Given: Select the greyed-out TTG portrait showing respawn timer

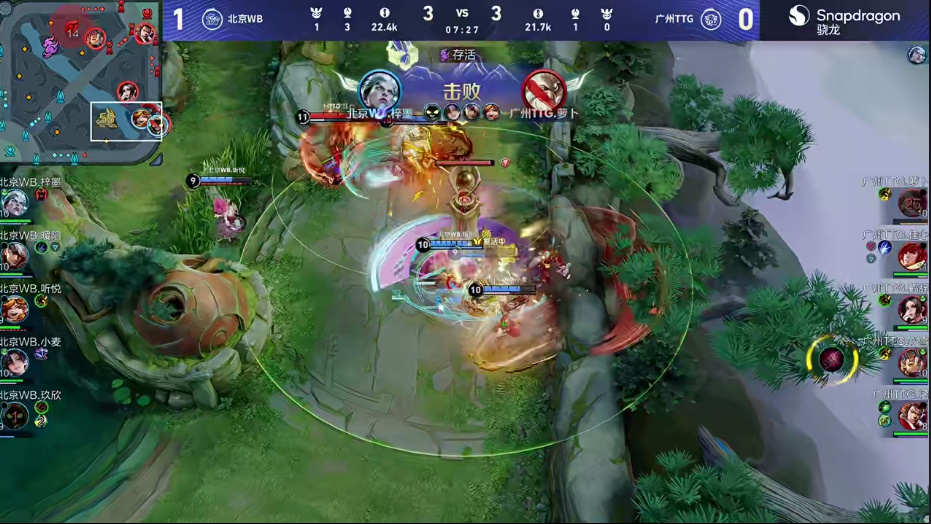Looking at the screenshot, I should 911,204.
